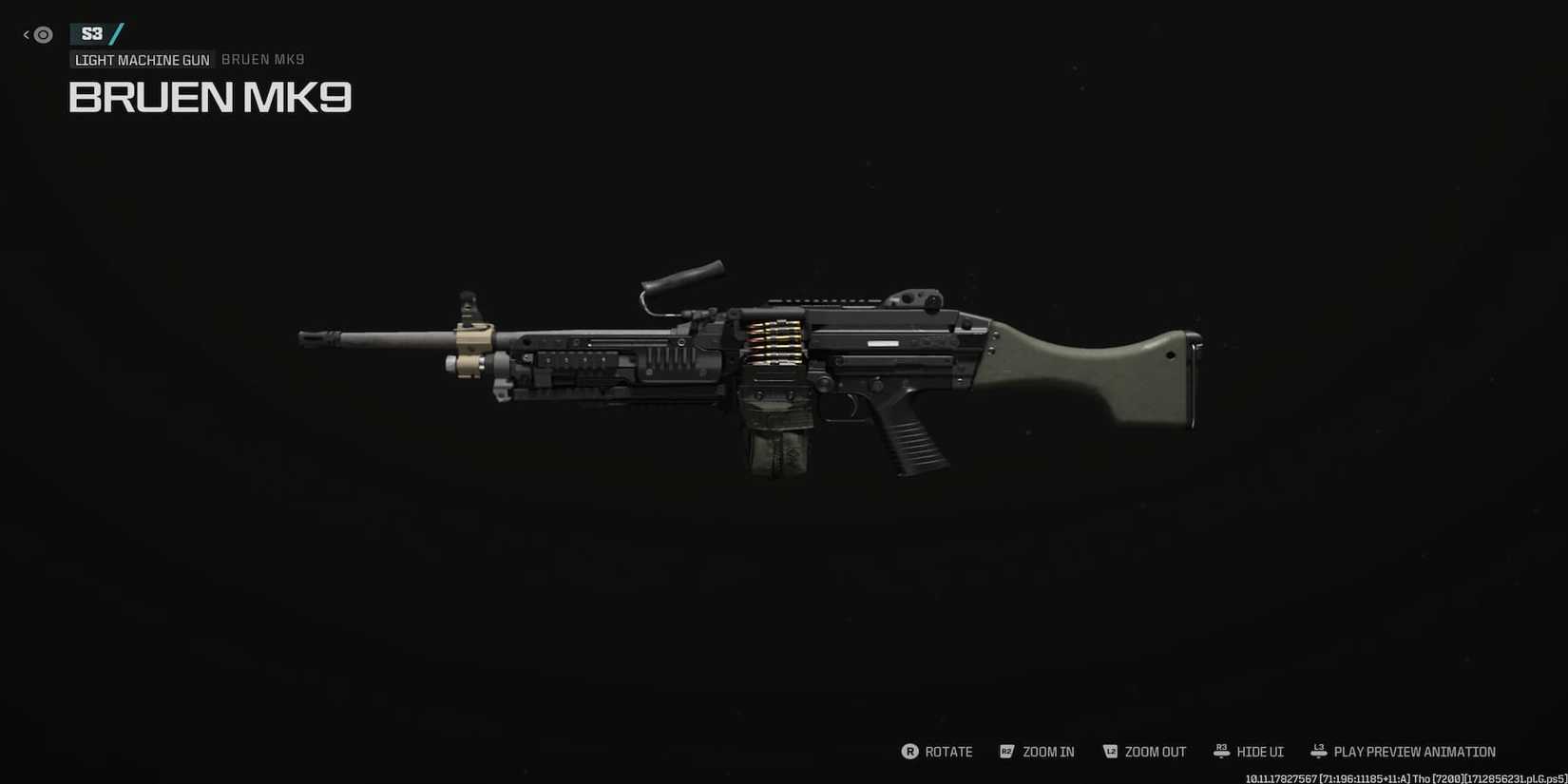Click the Zoom In action label

point(1048,751)
